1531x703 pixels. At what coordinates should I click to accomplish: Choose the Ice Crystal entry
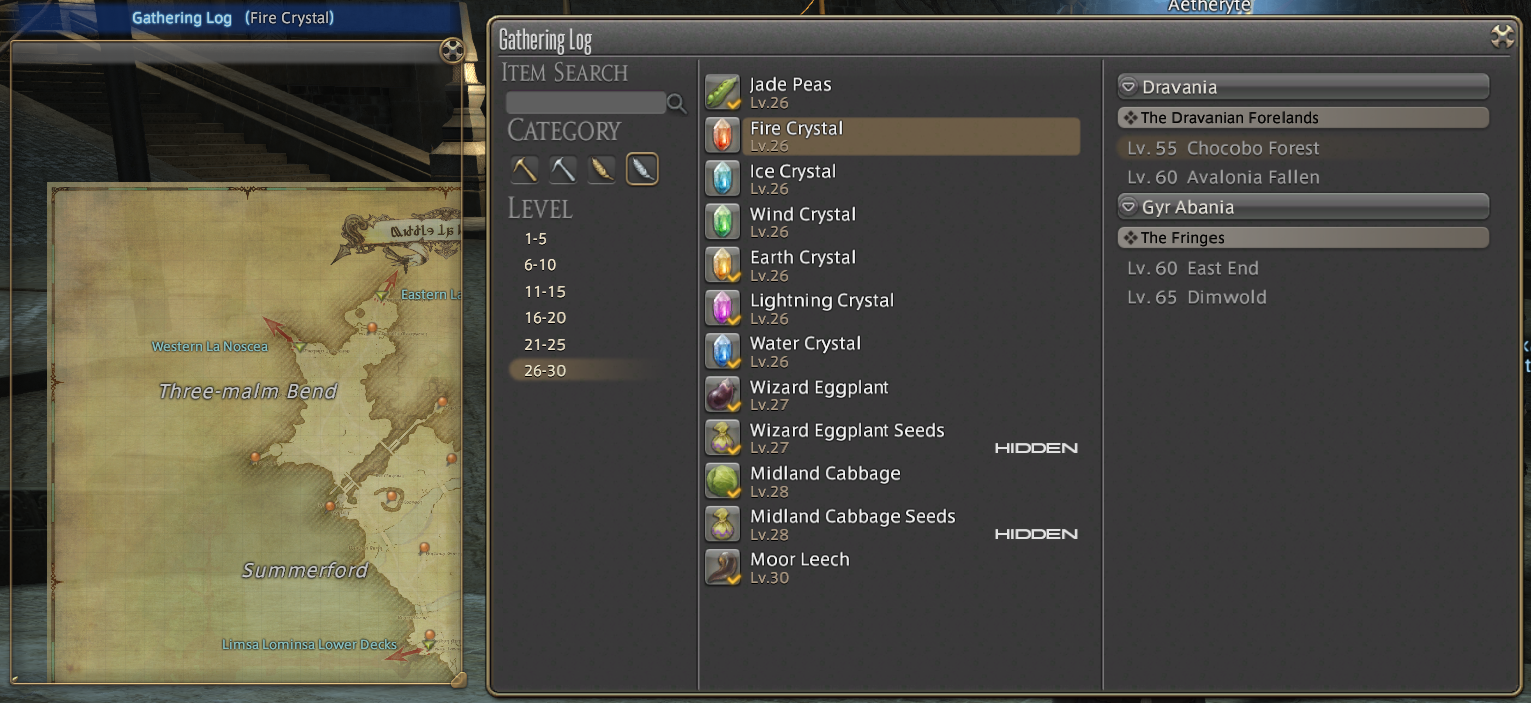792,178
